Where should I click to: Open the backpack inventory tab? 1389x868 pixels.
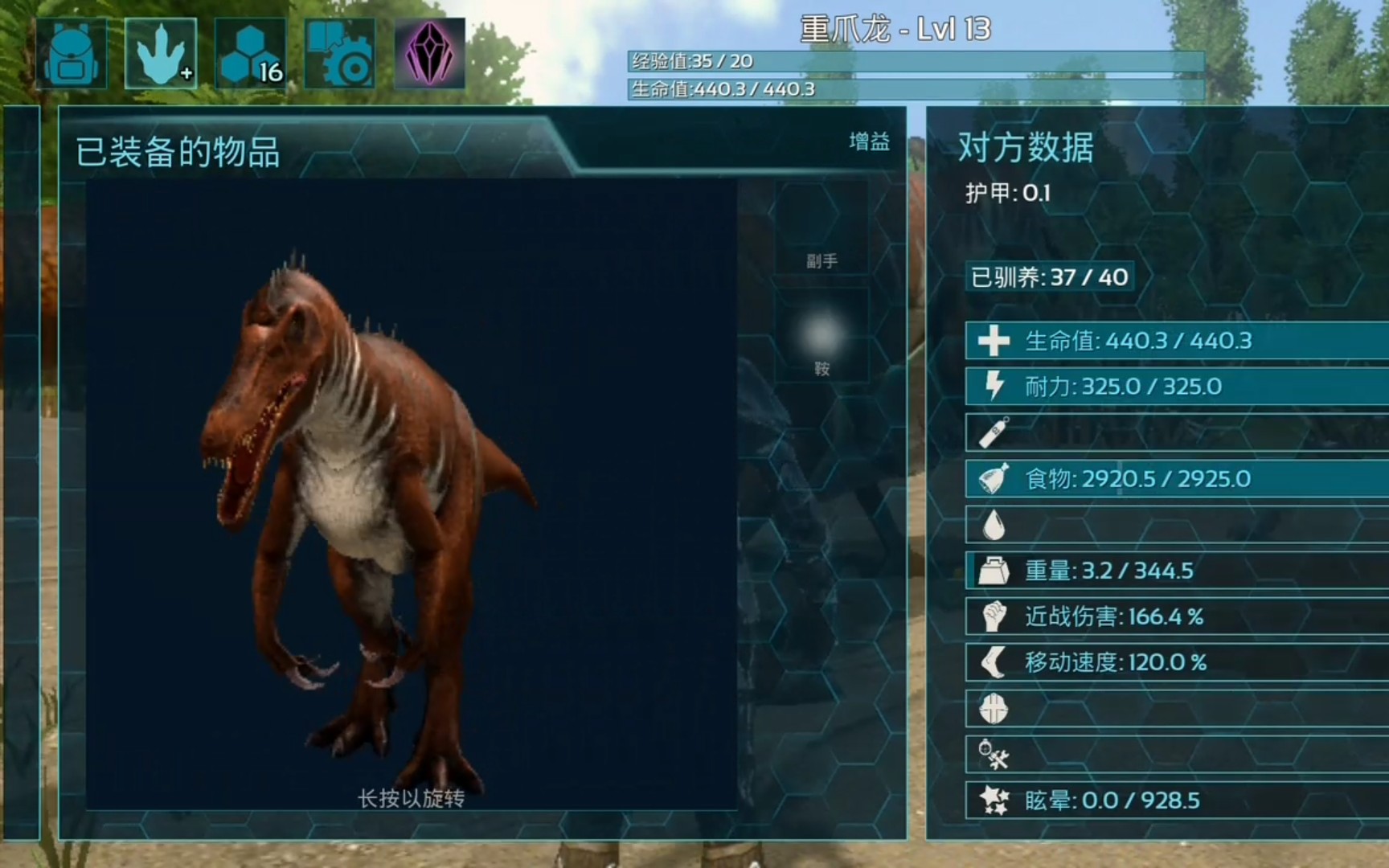pos(72,53)
